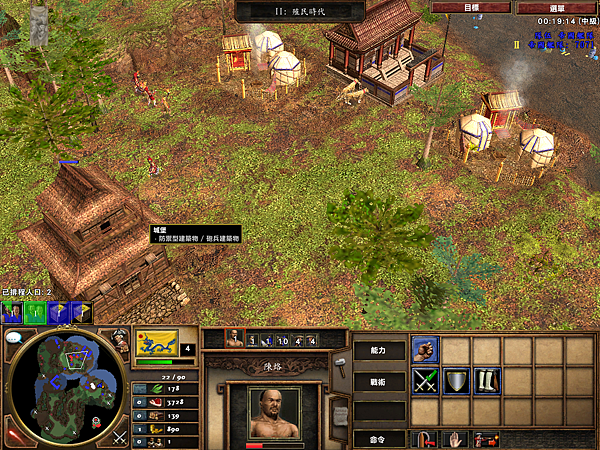Choose the crossed swords tactic
Viewport: 600px width, 450px height.
click(x=425, y=381)
